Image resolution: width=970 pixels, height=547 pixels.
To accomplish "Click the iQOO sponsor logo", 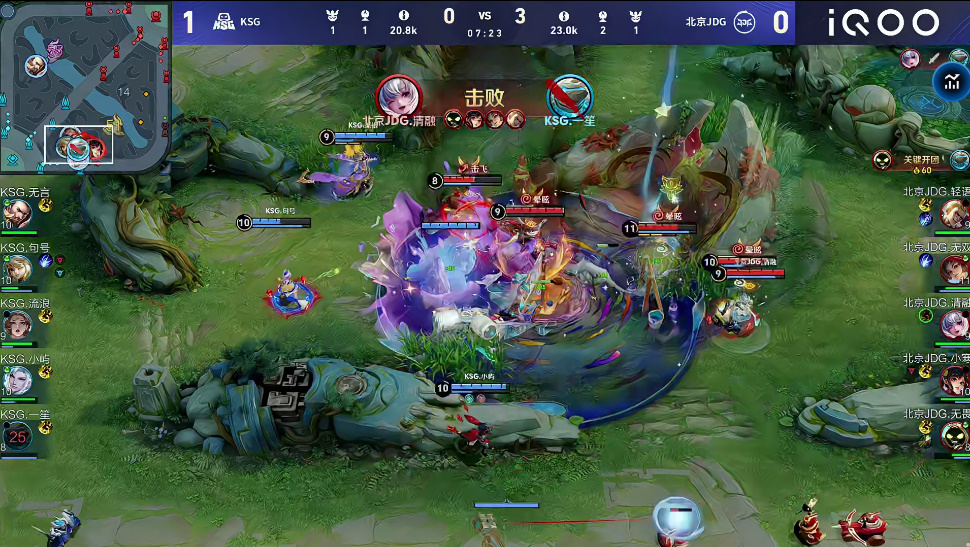I will coord(882,22).
